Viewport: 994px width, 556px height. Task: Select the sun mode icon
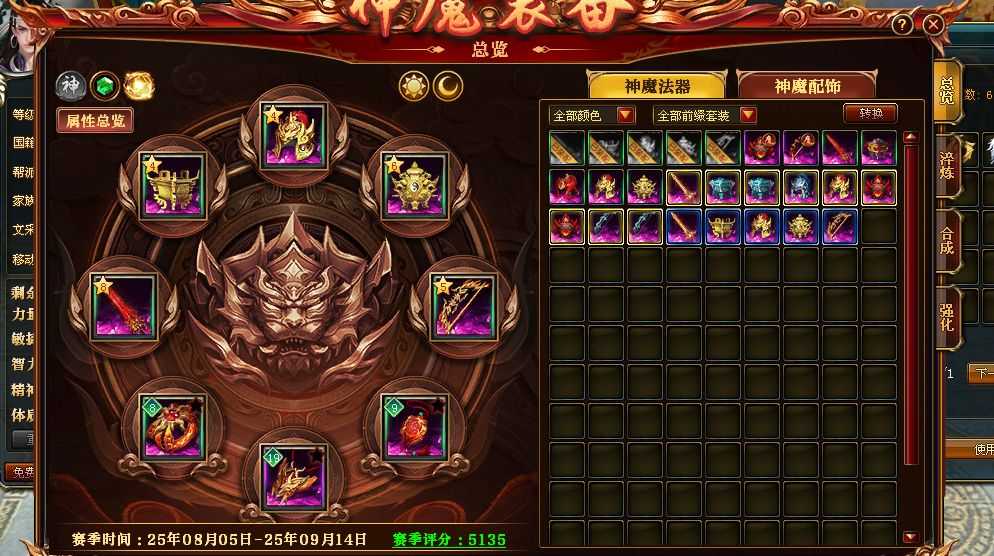click(x=413, y=86)
